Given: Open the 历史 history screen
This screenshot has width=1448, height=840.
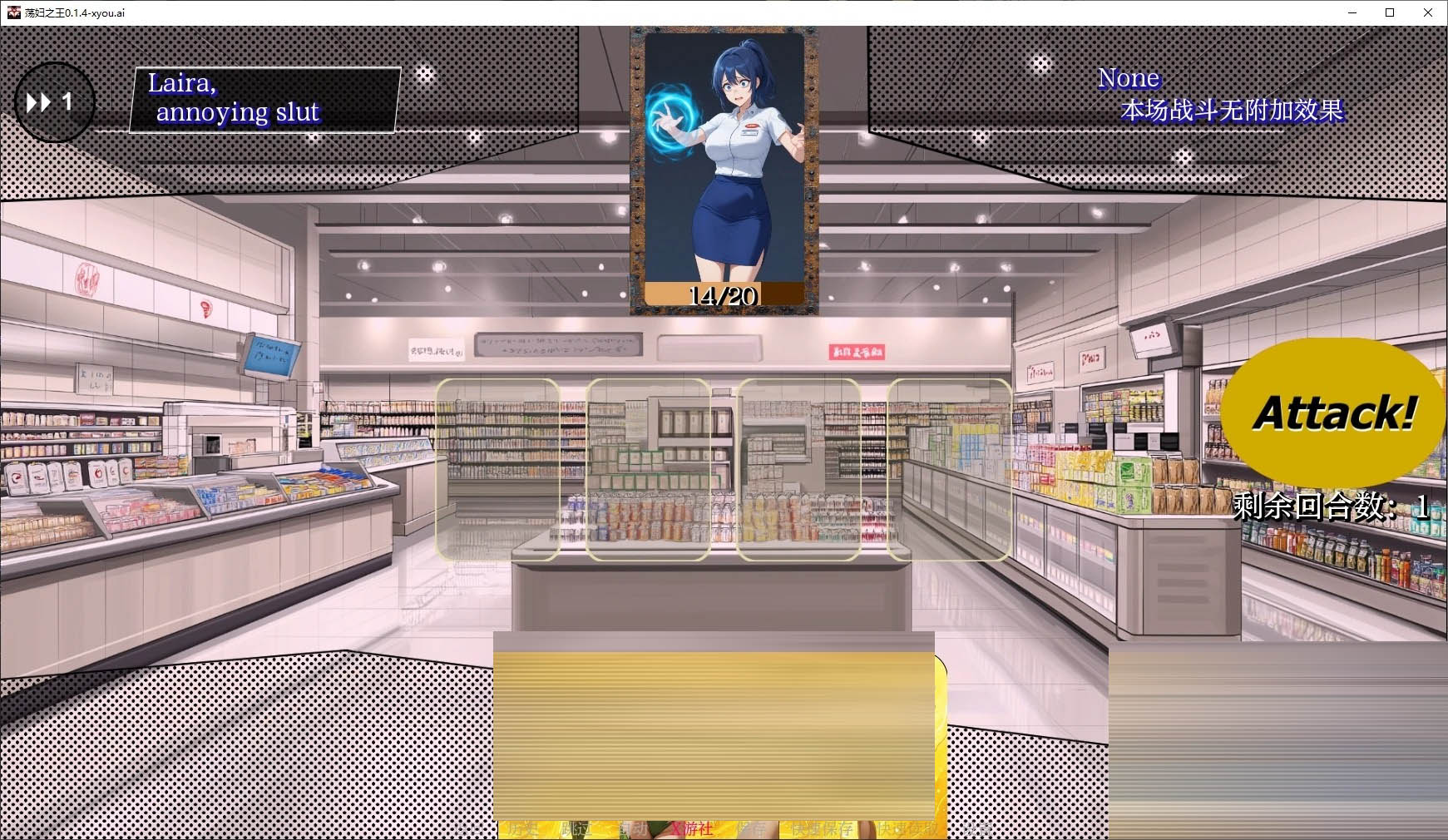Looking at the screenshot, I should [522, 829].
